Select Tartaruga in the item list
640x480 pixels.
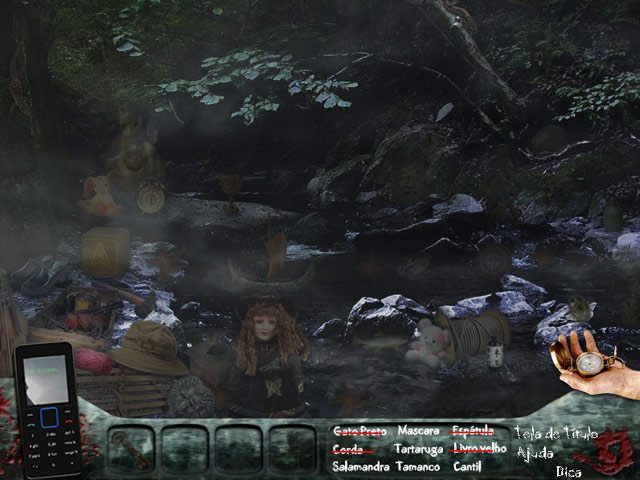pos(418,449)
